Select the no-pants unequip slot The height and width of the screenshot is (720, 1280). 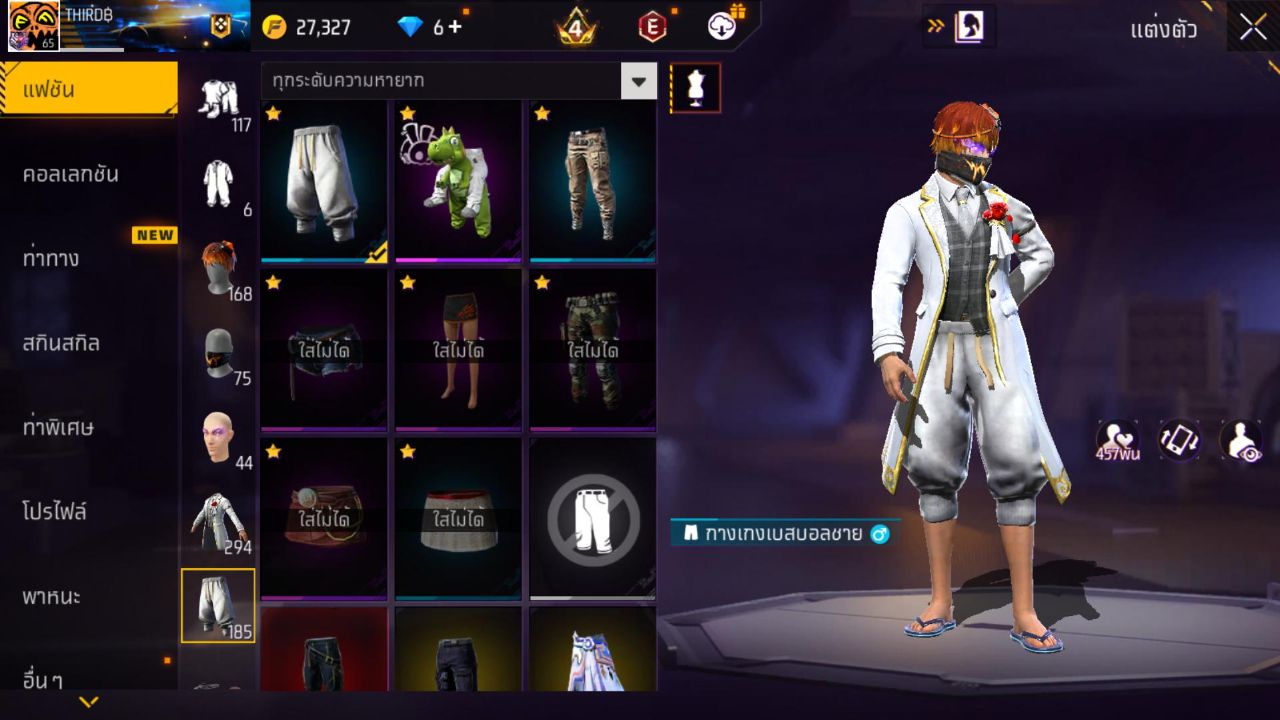[x=592, y=519]
